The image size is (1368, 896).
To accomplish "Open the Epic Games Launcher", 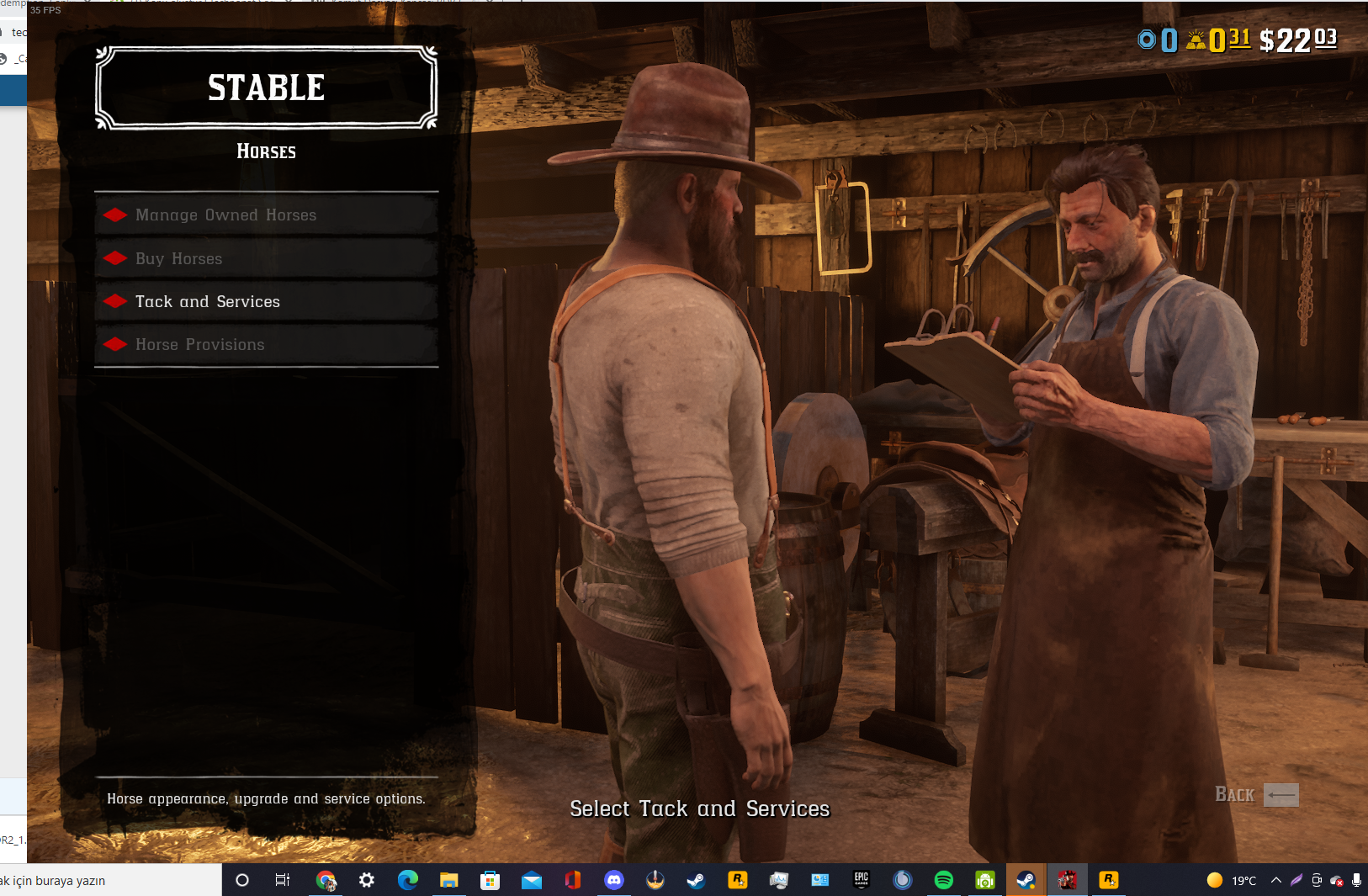I will (x=861, y=880).
